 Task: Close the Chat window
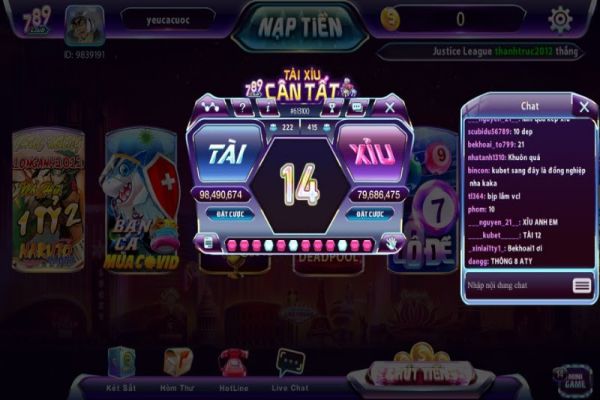click(584, 105)
